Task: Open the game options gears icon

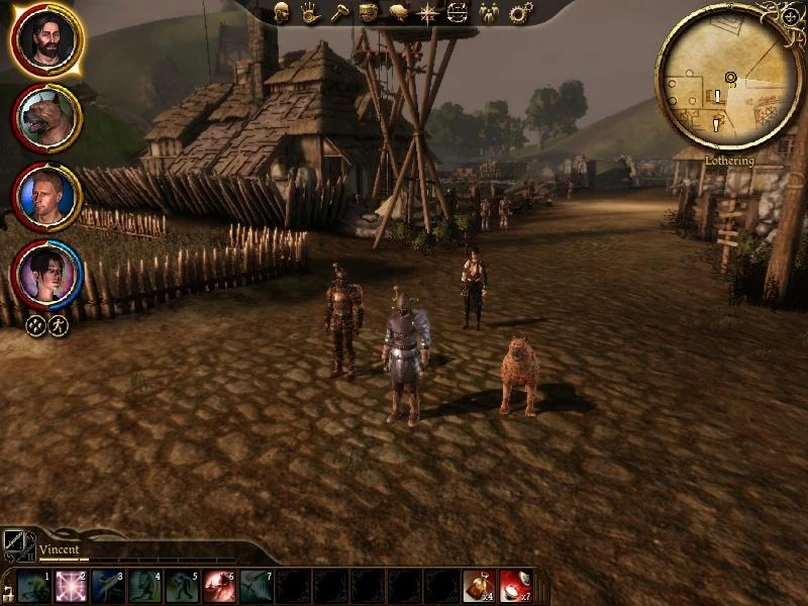Action: pyautogui.click(x=520, y=12)
